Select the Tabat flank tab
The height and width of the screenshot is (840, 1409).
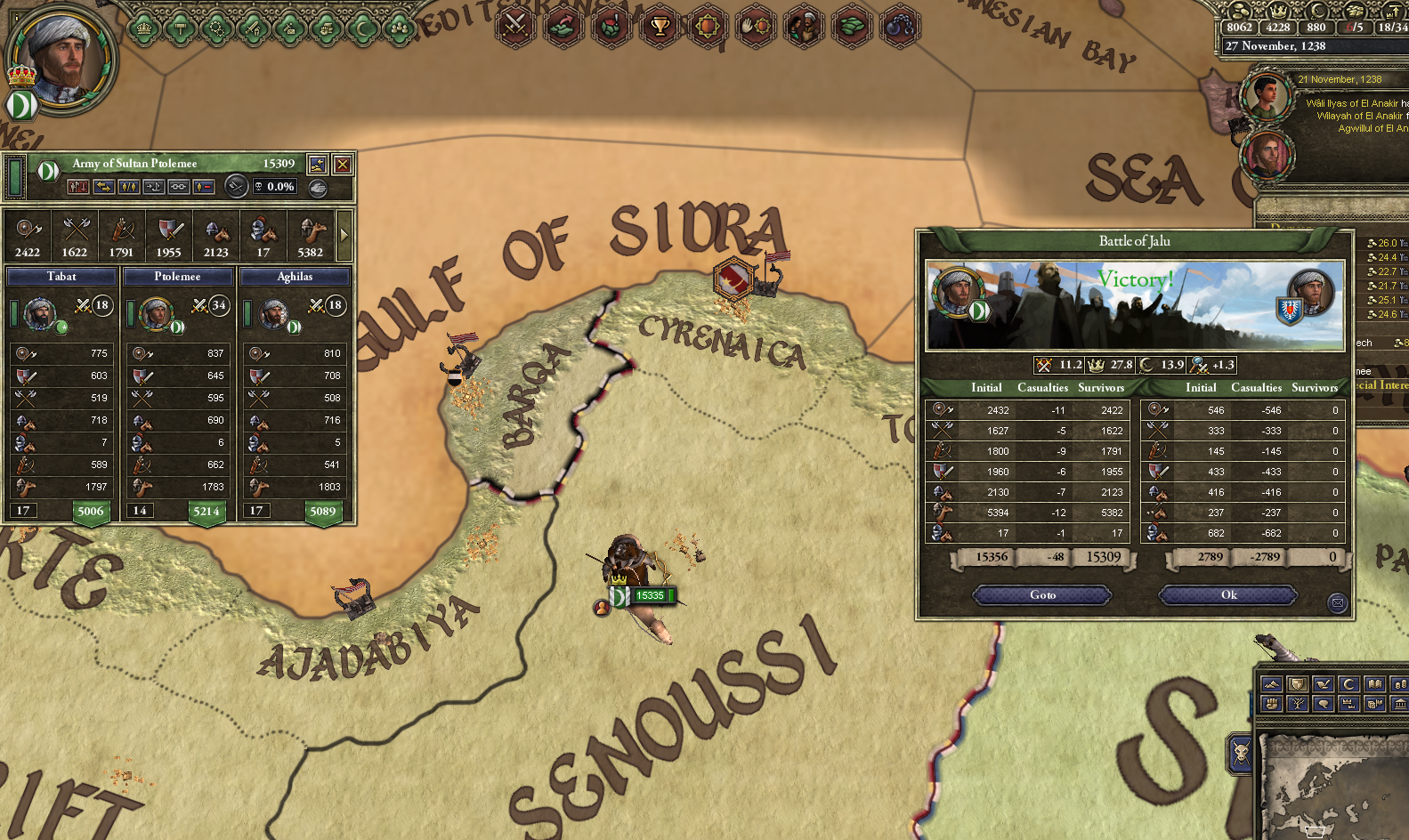(x=61, y=276)
